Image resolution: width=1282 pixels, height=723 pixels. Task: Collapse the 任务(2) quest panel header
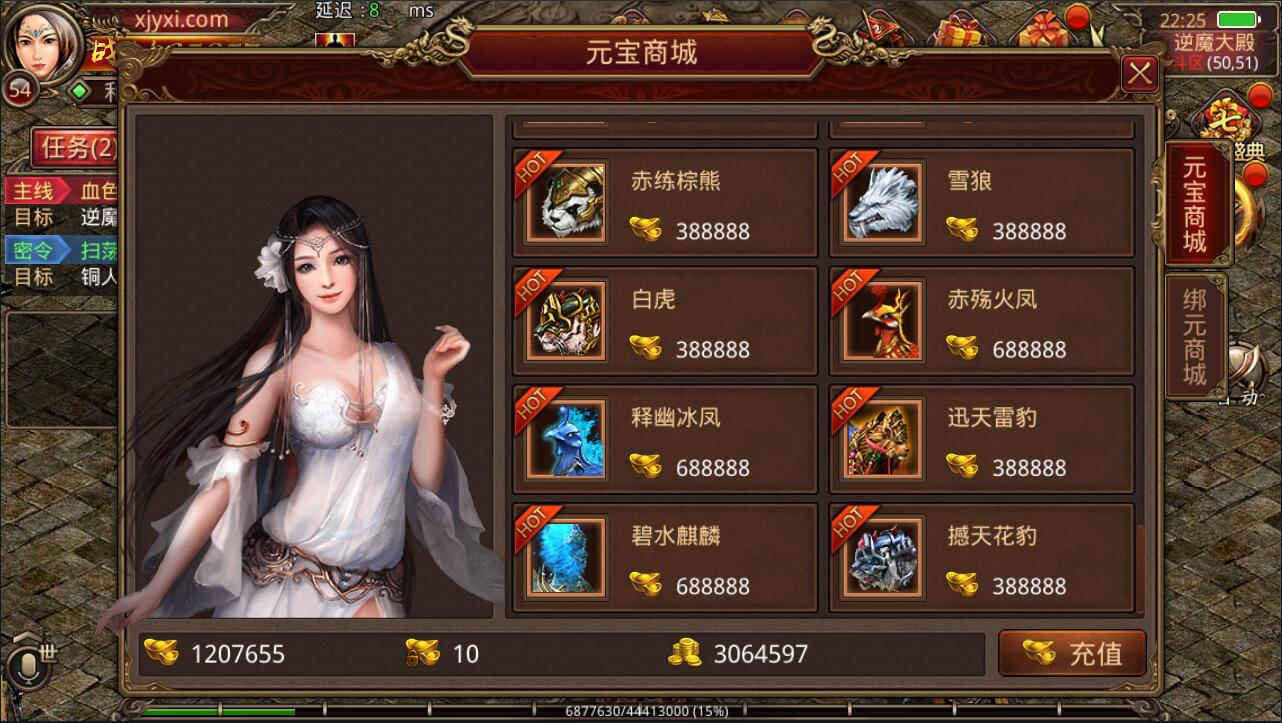[75, 148]
